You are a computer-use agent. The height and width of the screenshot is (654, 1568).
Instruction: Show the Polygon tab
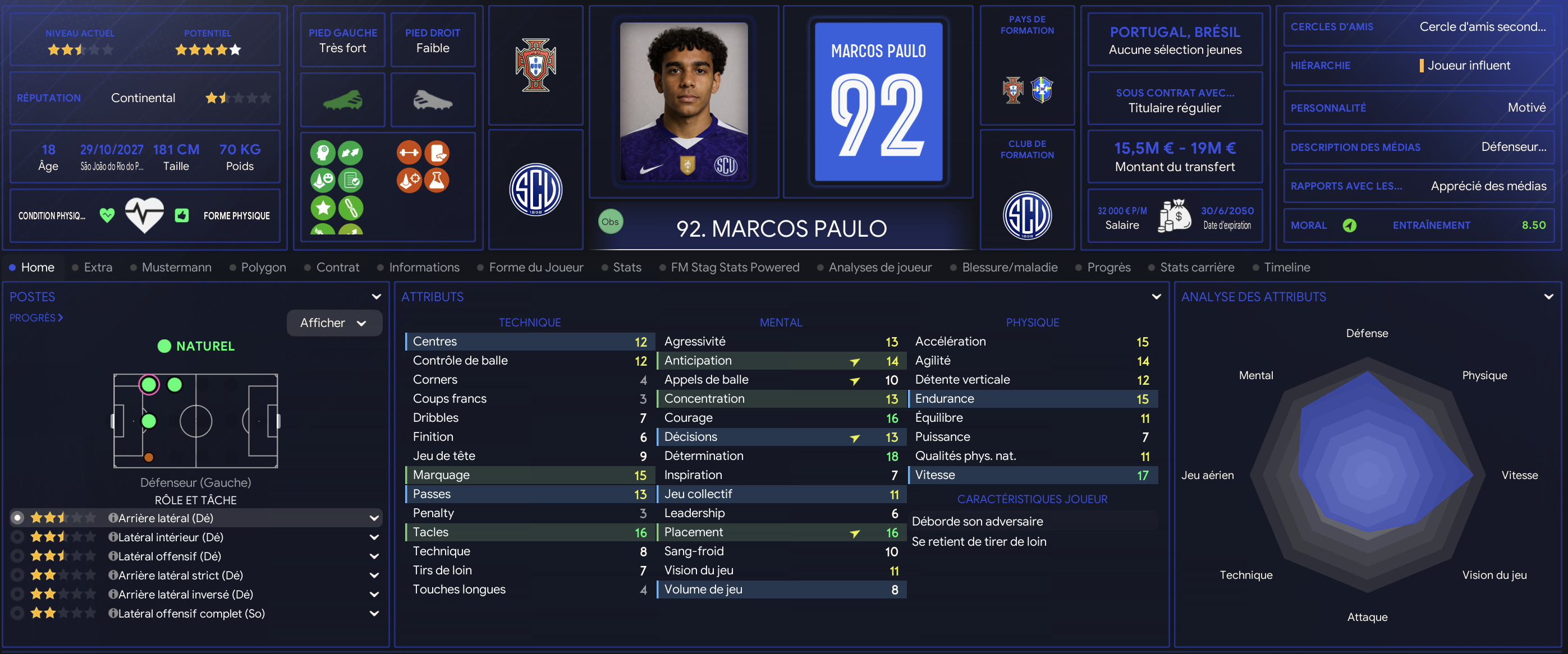point(263,267)
